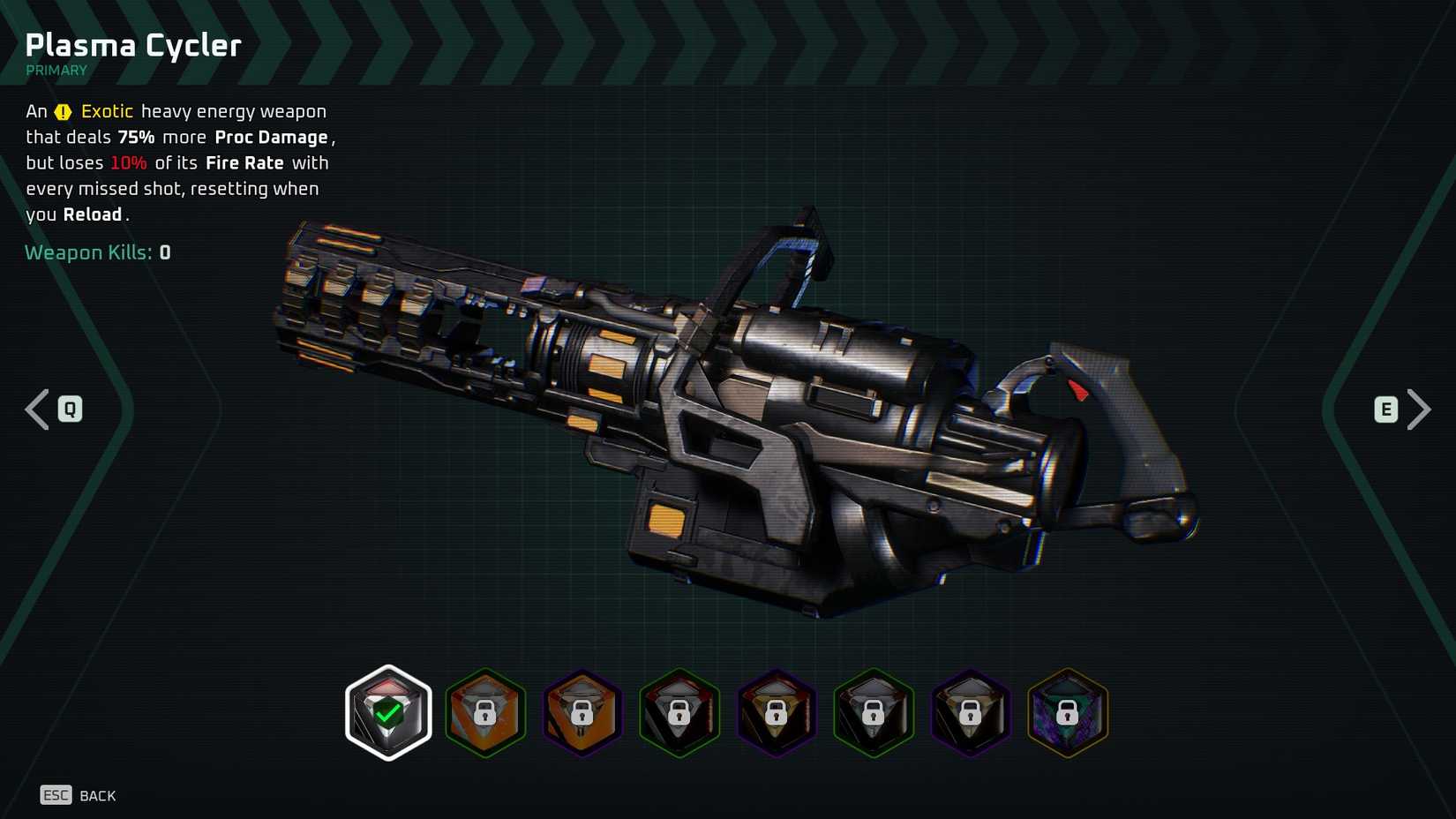This screenshot has height=819, width=1456.
Task: Click the padlock on the second skin slot
Action: point(484,717)
